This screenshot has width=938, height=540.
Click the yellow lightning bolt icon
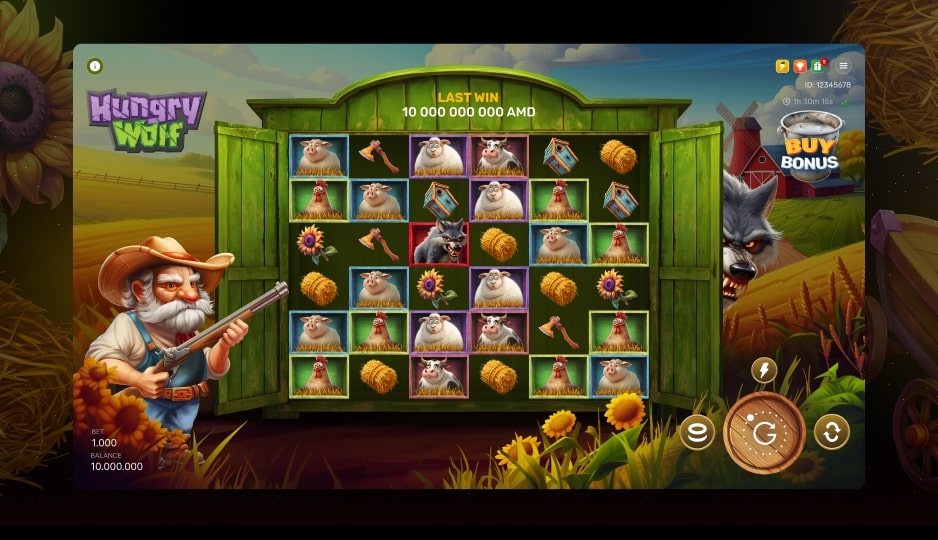tap(782, 66)
